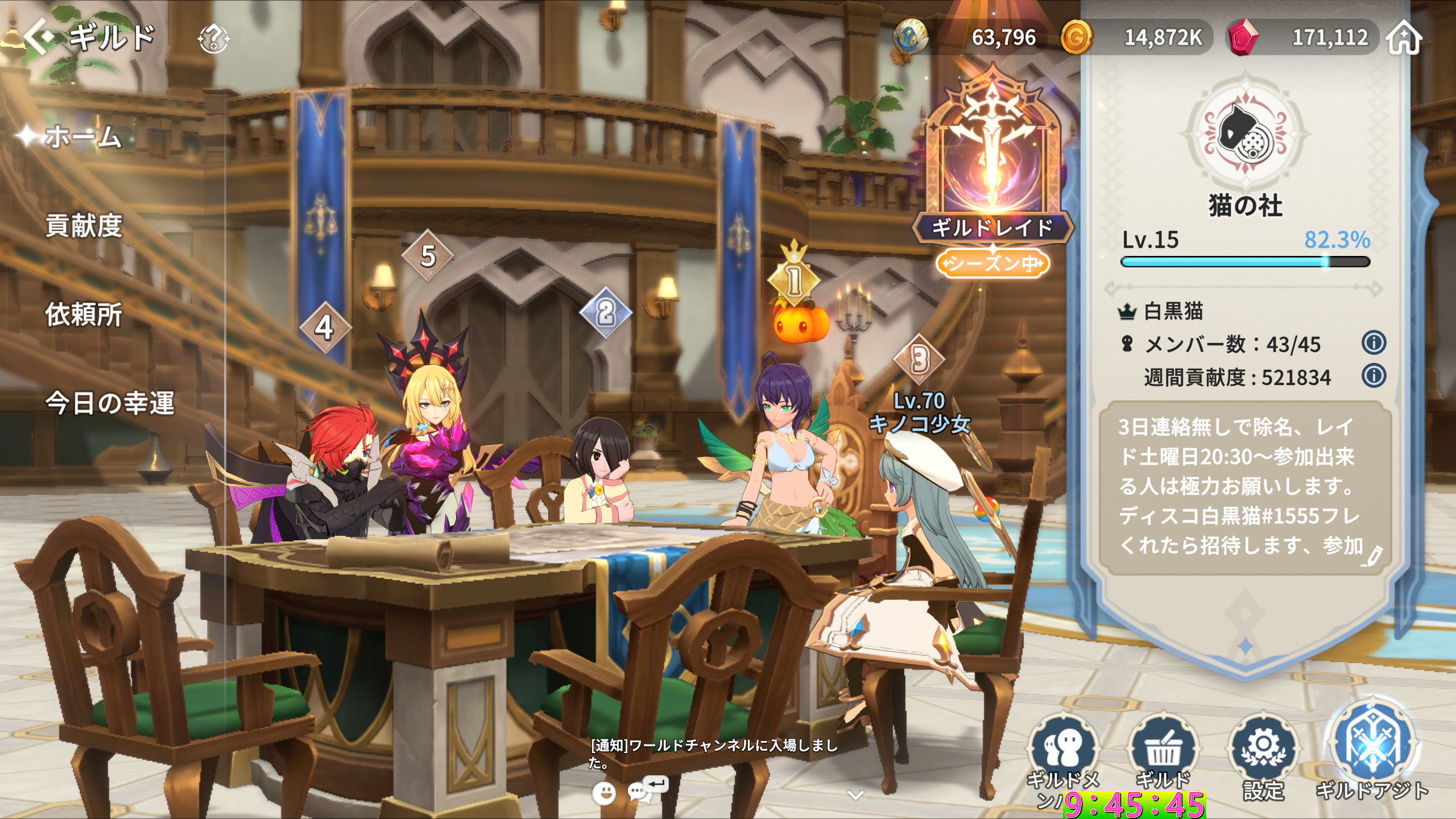The image size is (1456, 819).
Task: Open the emoji smiley chat icon
Action: [603, 792]
